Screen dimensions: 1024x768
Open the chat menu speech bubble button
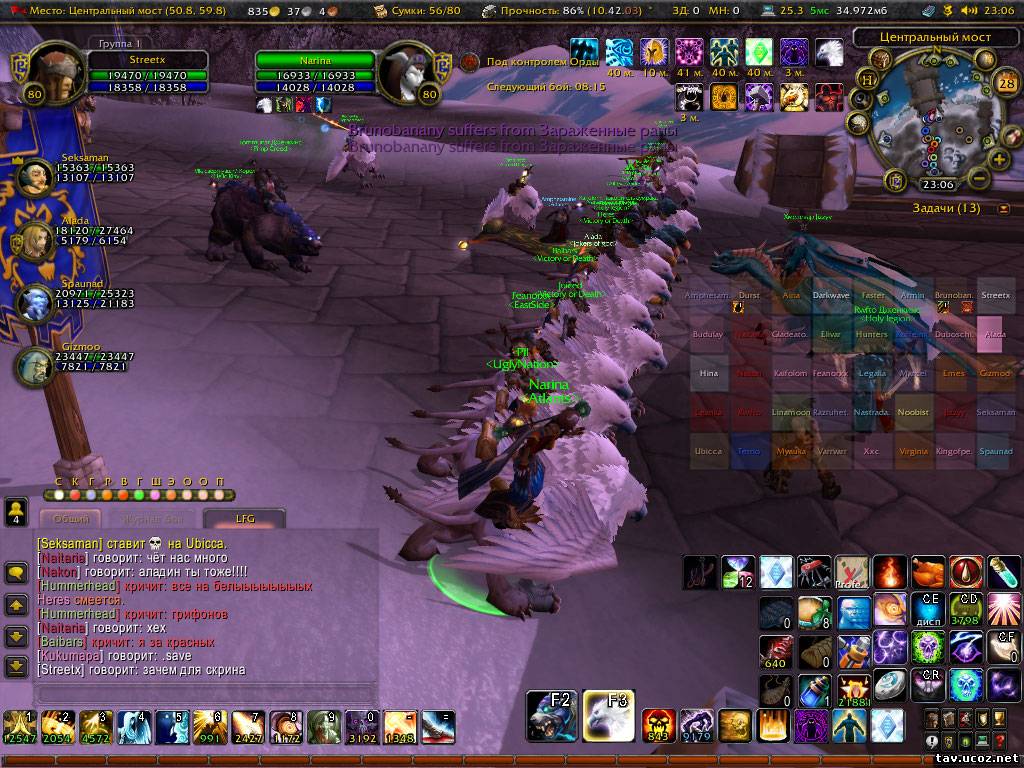click(x=16, y=573)
